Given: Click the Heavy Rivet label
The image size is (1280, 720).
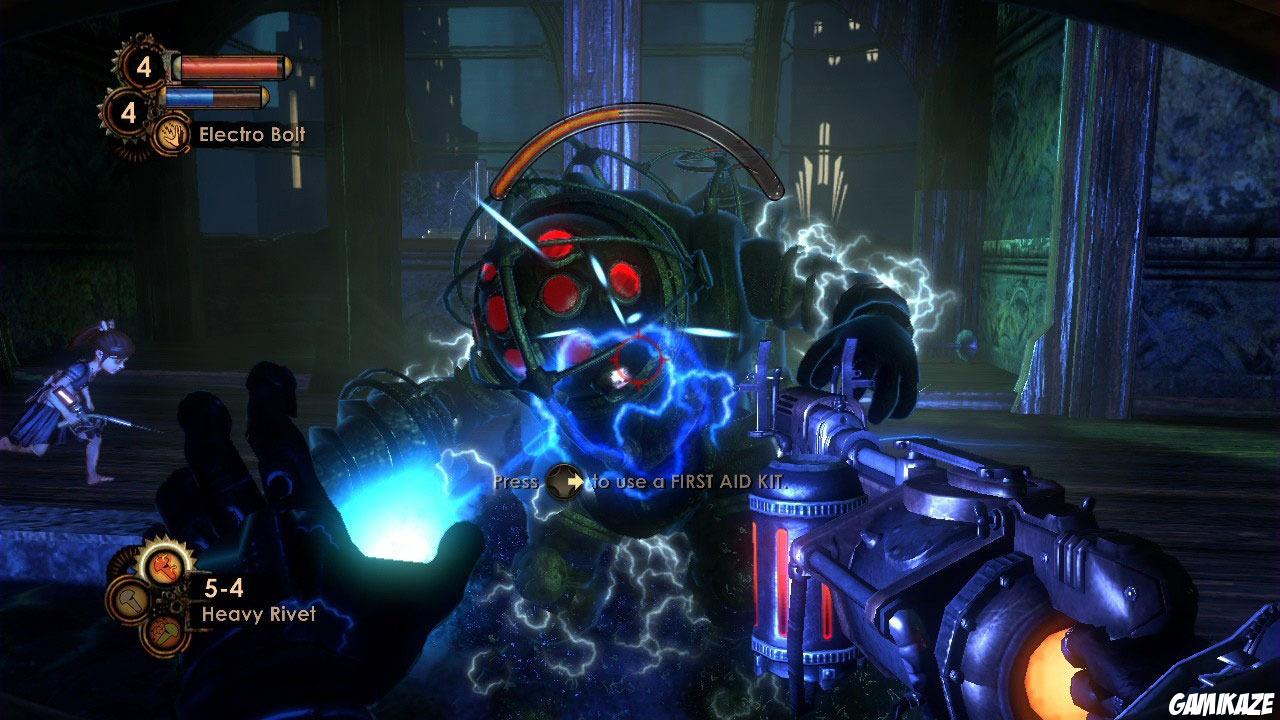Looking at the screenshot, I should [260, 613].
